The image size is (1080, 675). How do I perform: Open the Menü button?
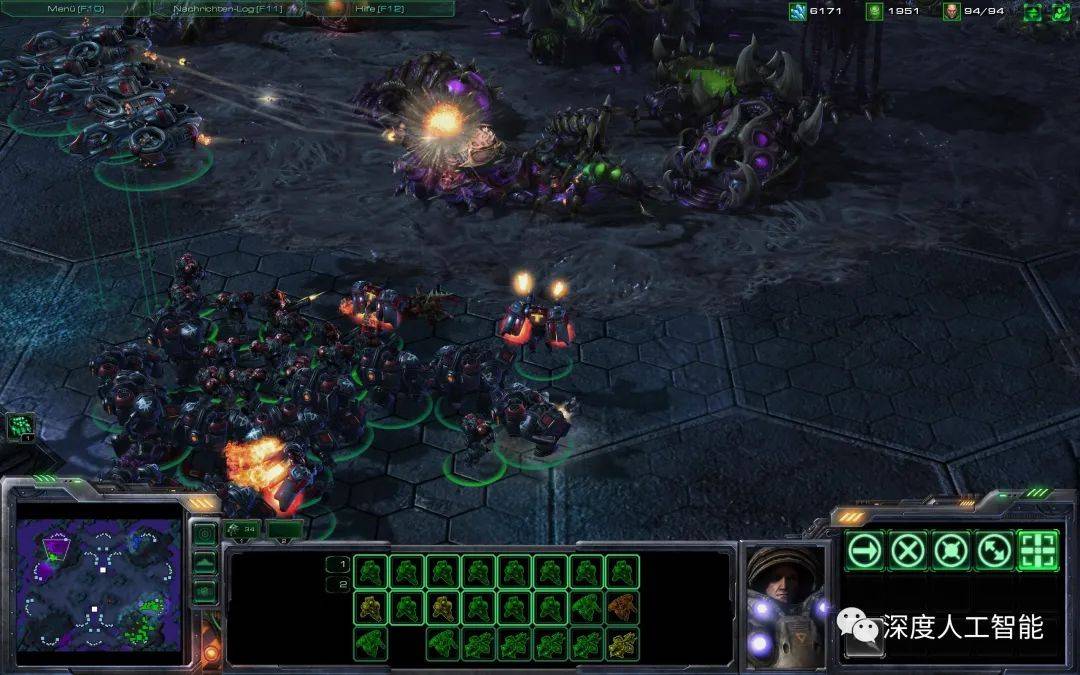[x=74, y=9]
